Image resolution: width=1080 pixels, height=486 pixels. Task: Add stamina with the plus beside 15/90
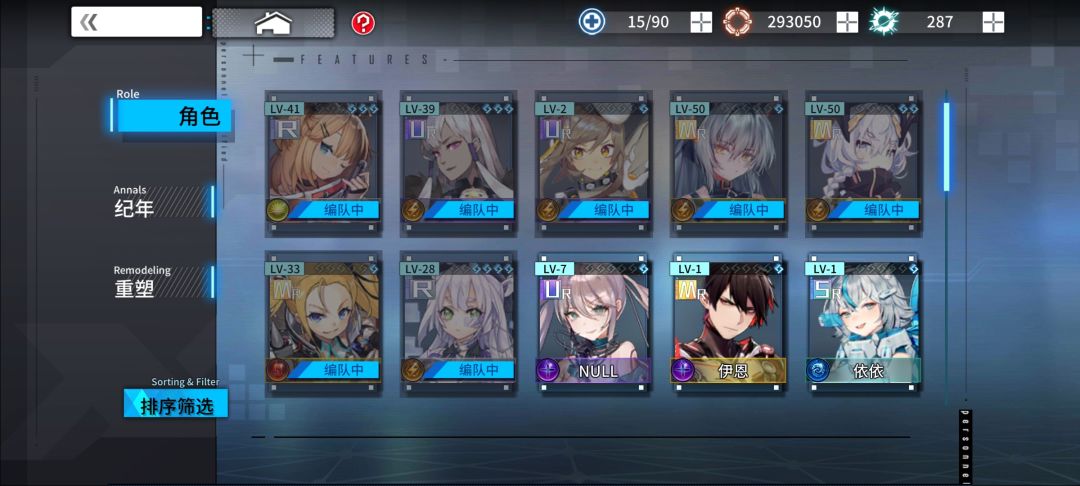(701, 22)
